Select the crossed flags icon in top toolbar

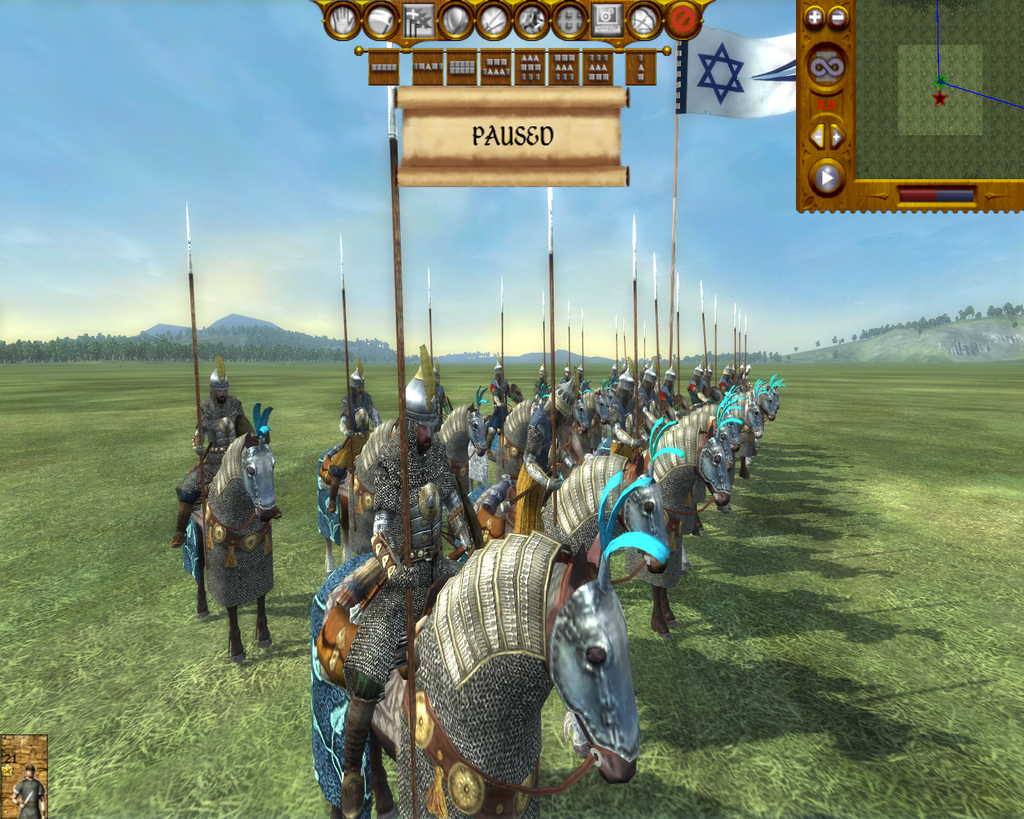point(419,20)
